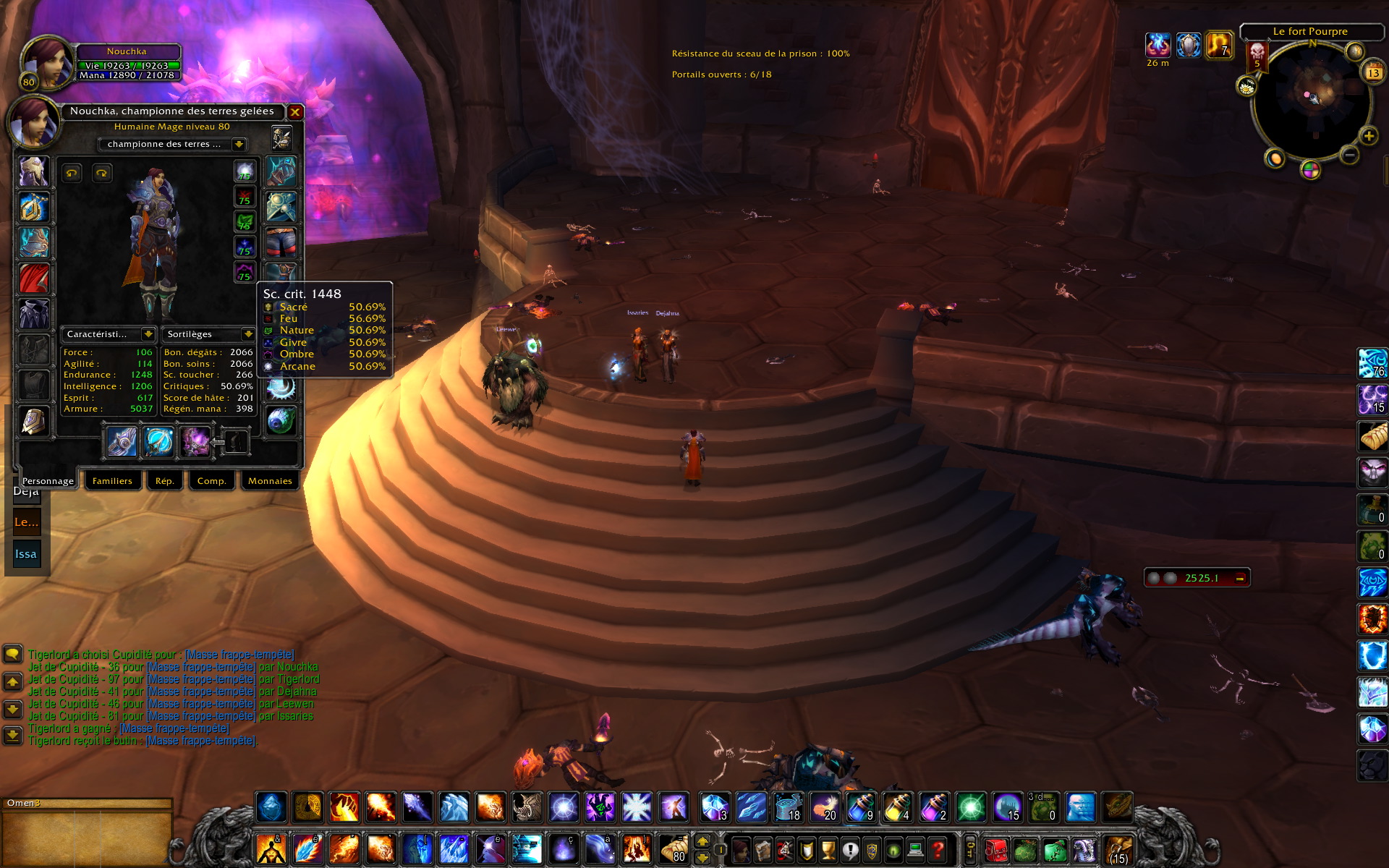This screenshot has height=868, width=1389.
Task: Click the dungeon difficulty skull banner
Action: coord(1257,55)
